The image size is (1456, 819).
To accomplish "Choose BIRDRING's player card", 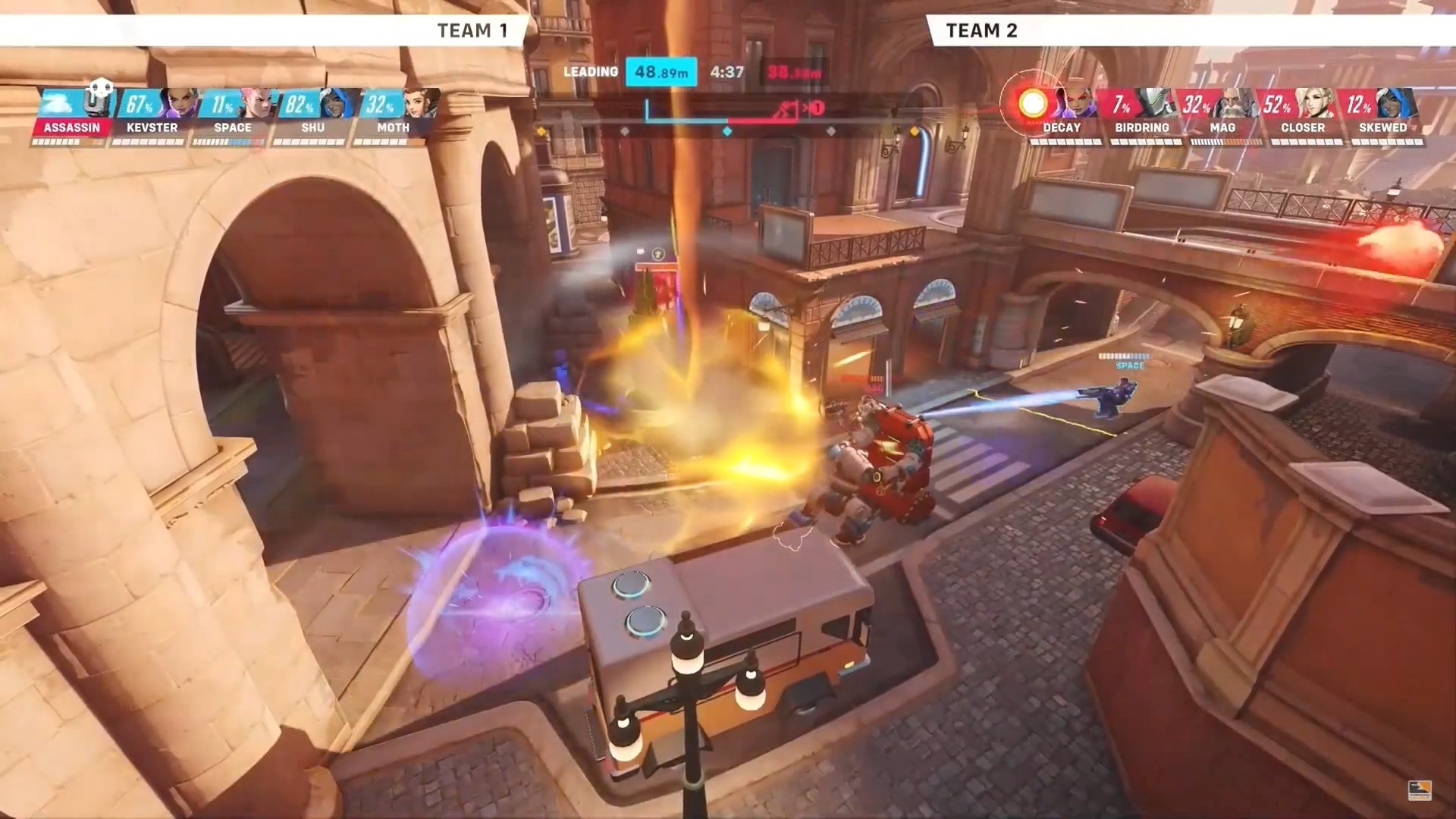I will click(1141, 115).
